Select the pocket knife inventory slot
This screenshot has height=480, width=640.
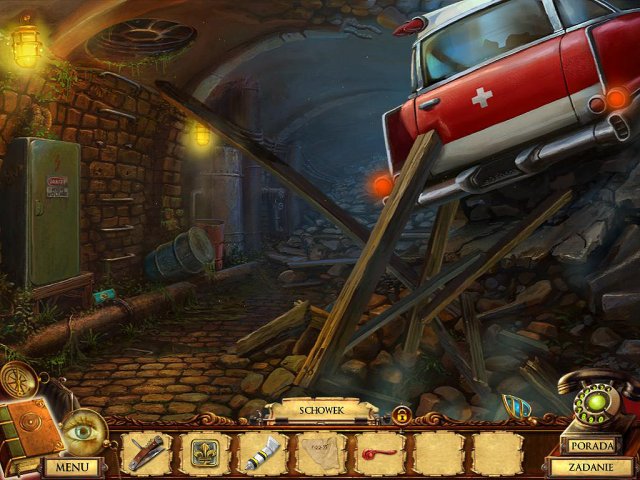pyautogui.click(x=148, y=453)
